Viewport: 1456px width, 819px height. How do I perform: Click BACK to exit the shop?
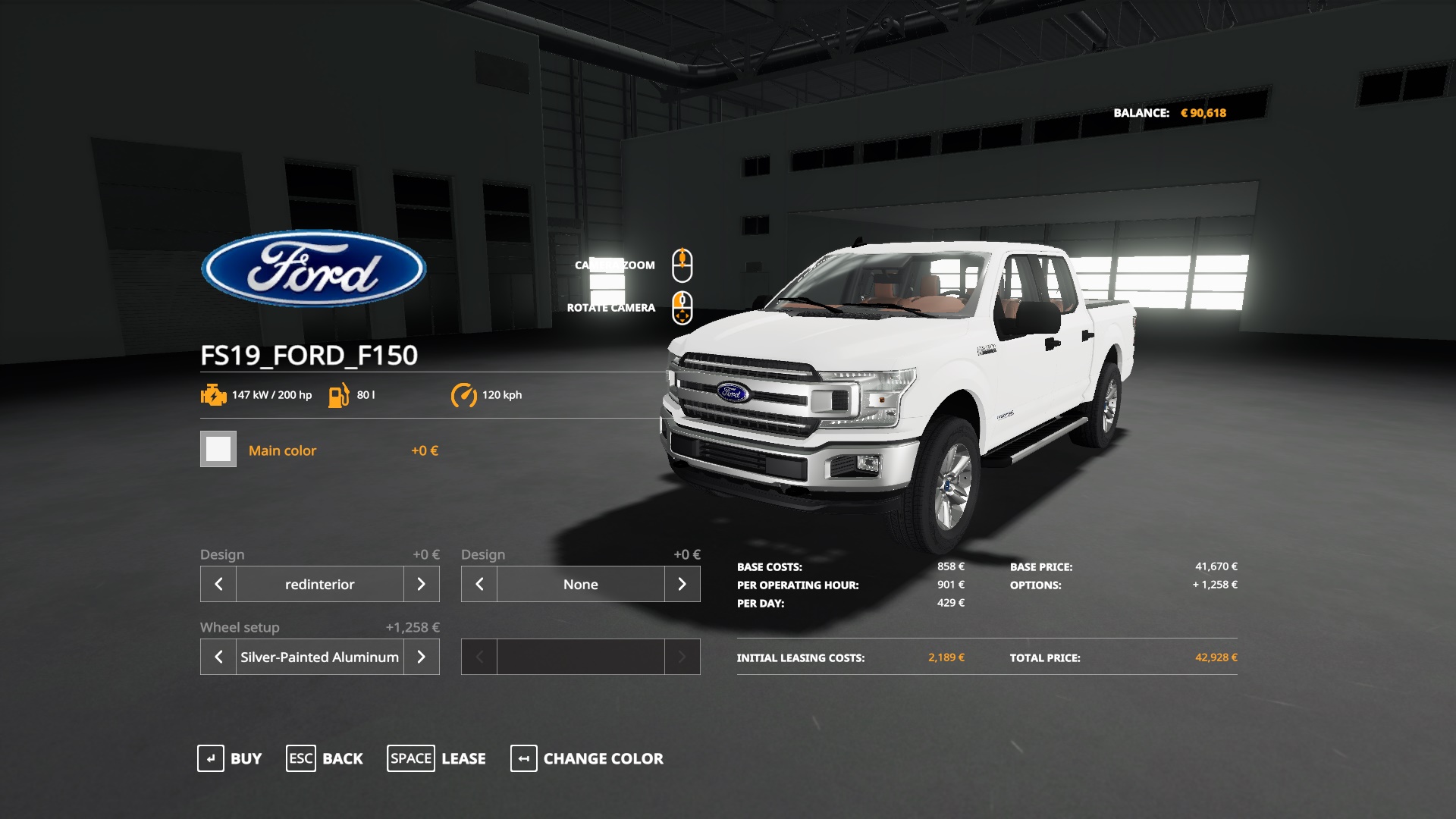[x=343, y=758]
